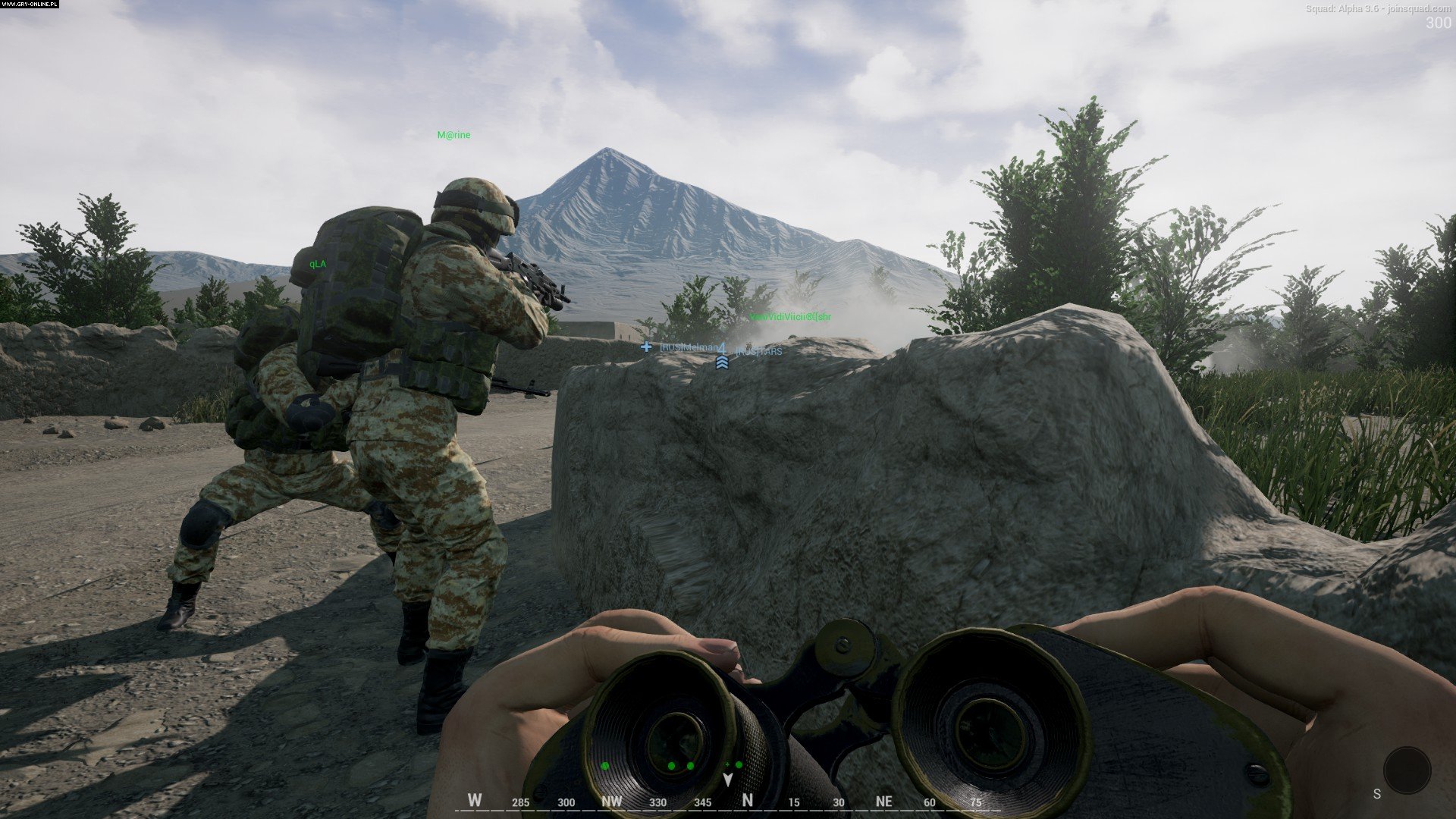
Task: Click the M@rine friendly player nametag
Action: tap(453, 133)
